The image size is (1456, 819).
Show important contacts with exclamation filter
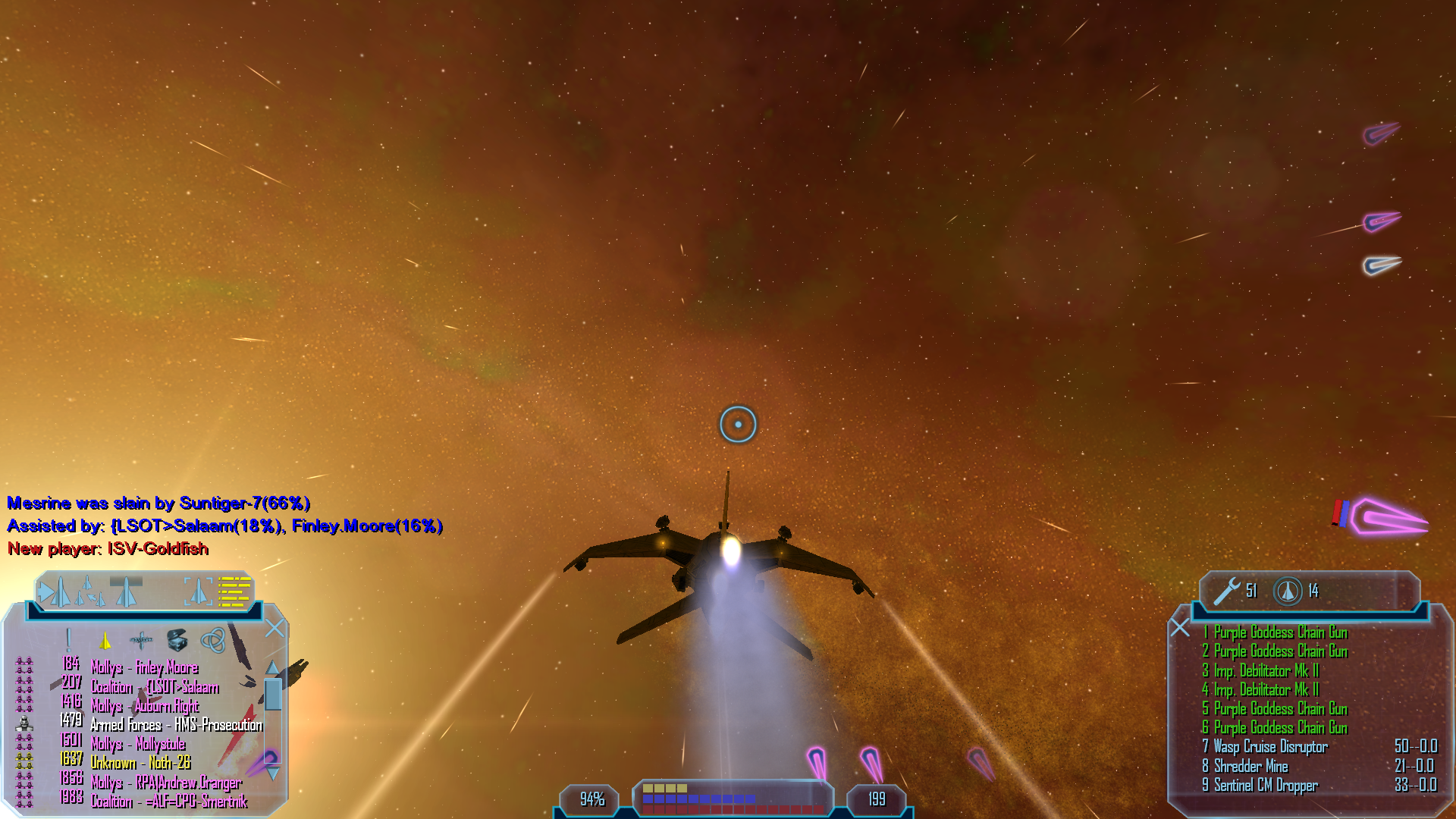[68, 640]
